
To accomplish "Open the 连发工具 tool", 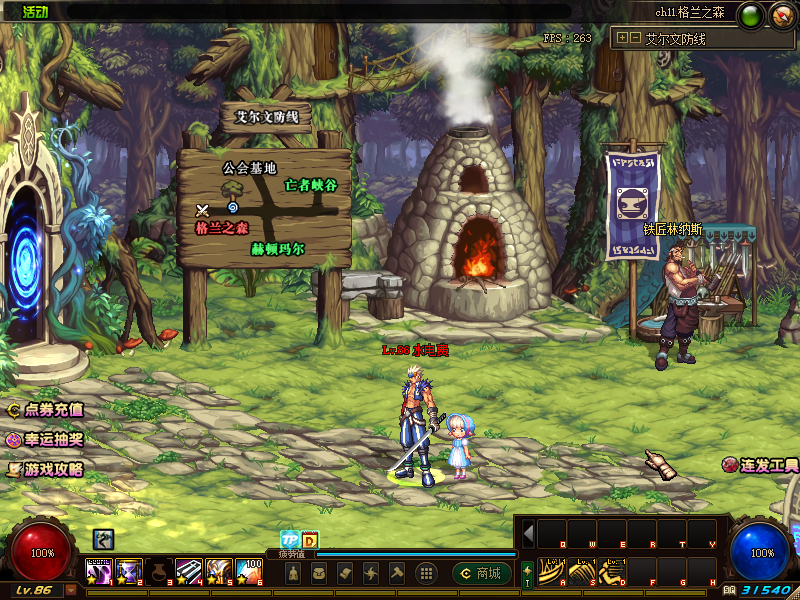I will click(x=760, y=465).
